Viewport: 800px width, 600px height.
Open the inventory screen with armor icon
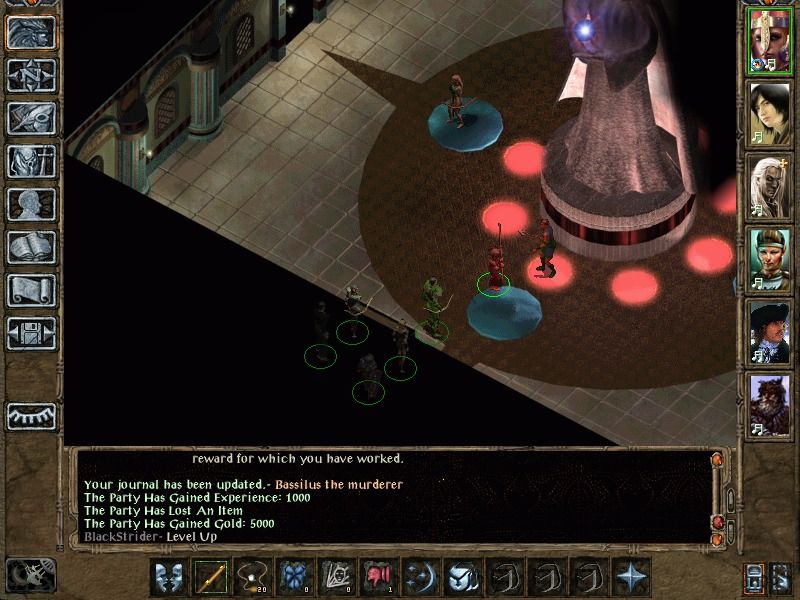(31, 161)
